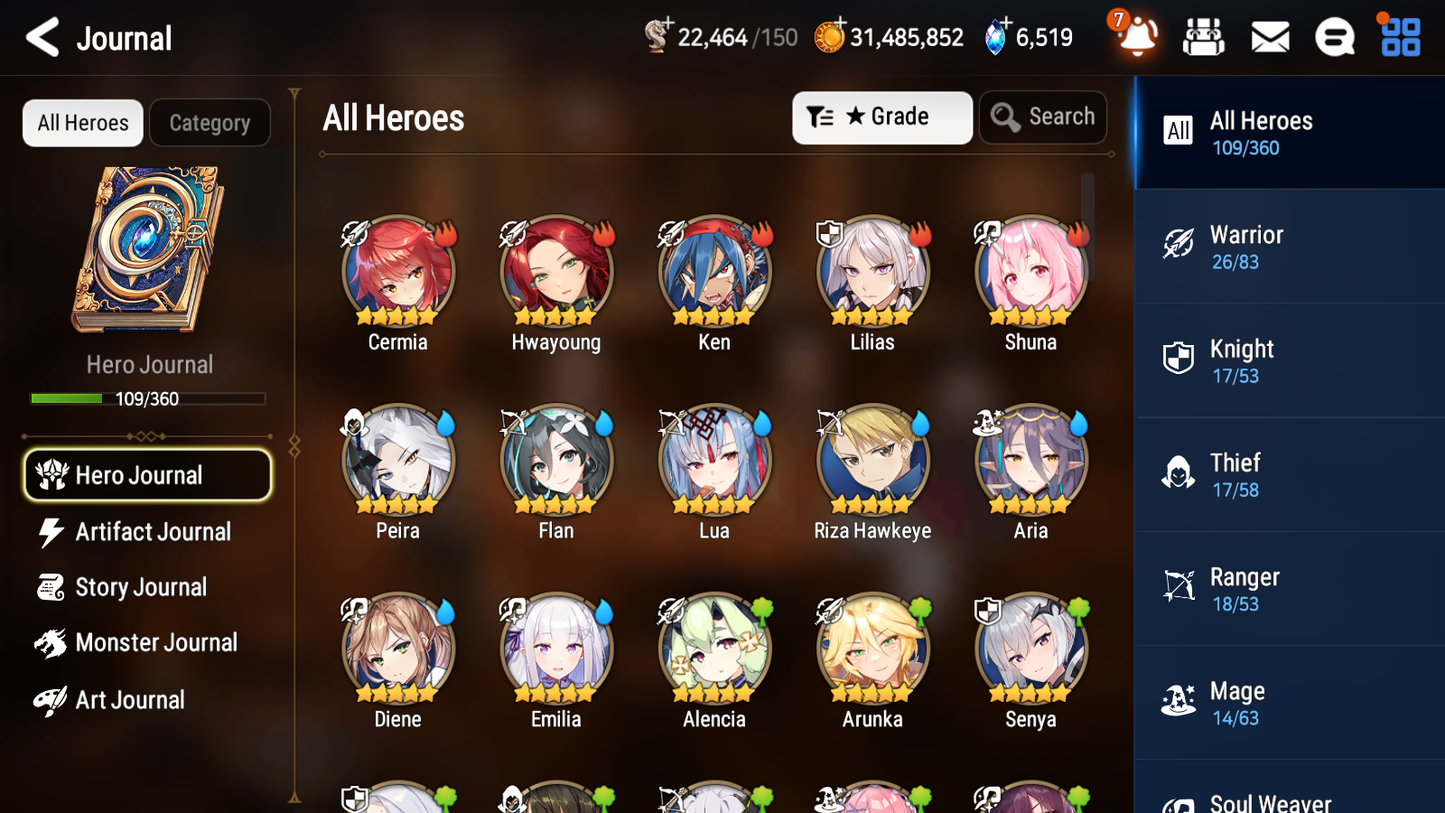1445x813 pixels.
Task: Select the Knight class category
Action: 1289,360
